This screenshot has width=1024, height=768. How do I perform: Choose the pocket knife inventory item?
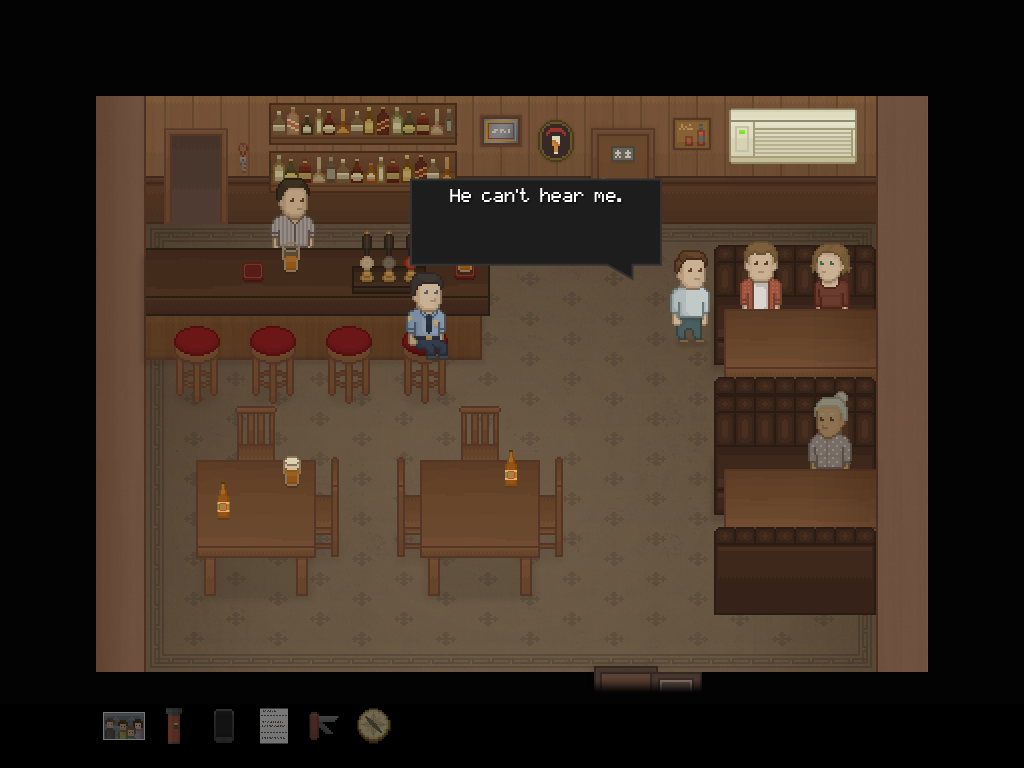coord(323,725)
